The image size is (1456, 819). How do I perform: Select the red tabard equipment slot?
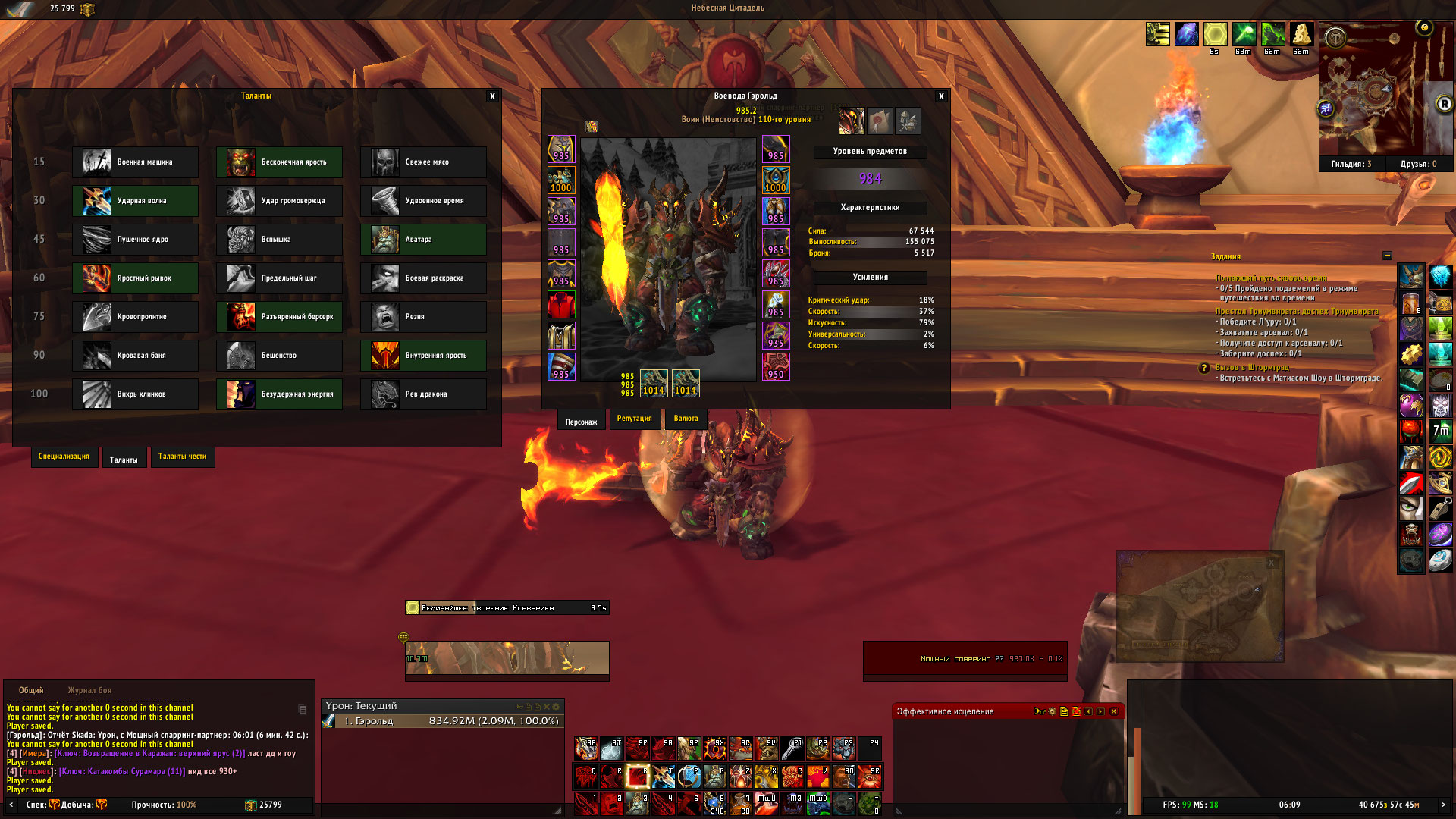pyautogui.click(x=561, y=305)
